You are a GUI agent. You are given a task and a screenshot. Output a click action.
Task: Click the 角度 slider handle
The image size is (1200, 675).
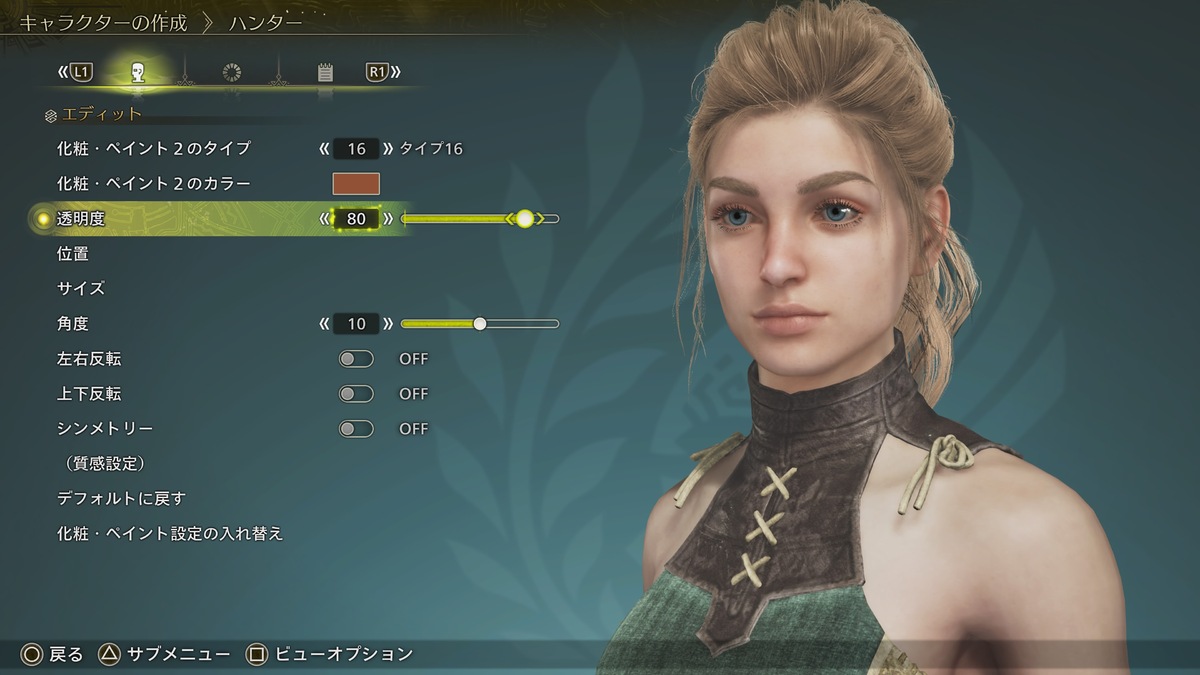[480, 324]
